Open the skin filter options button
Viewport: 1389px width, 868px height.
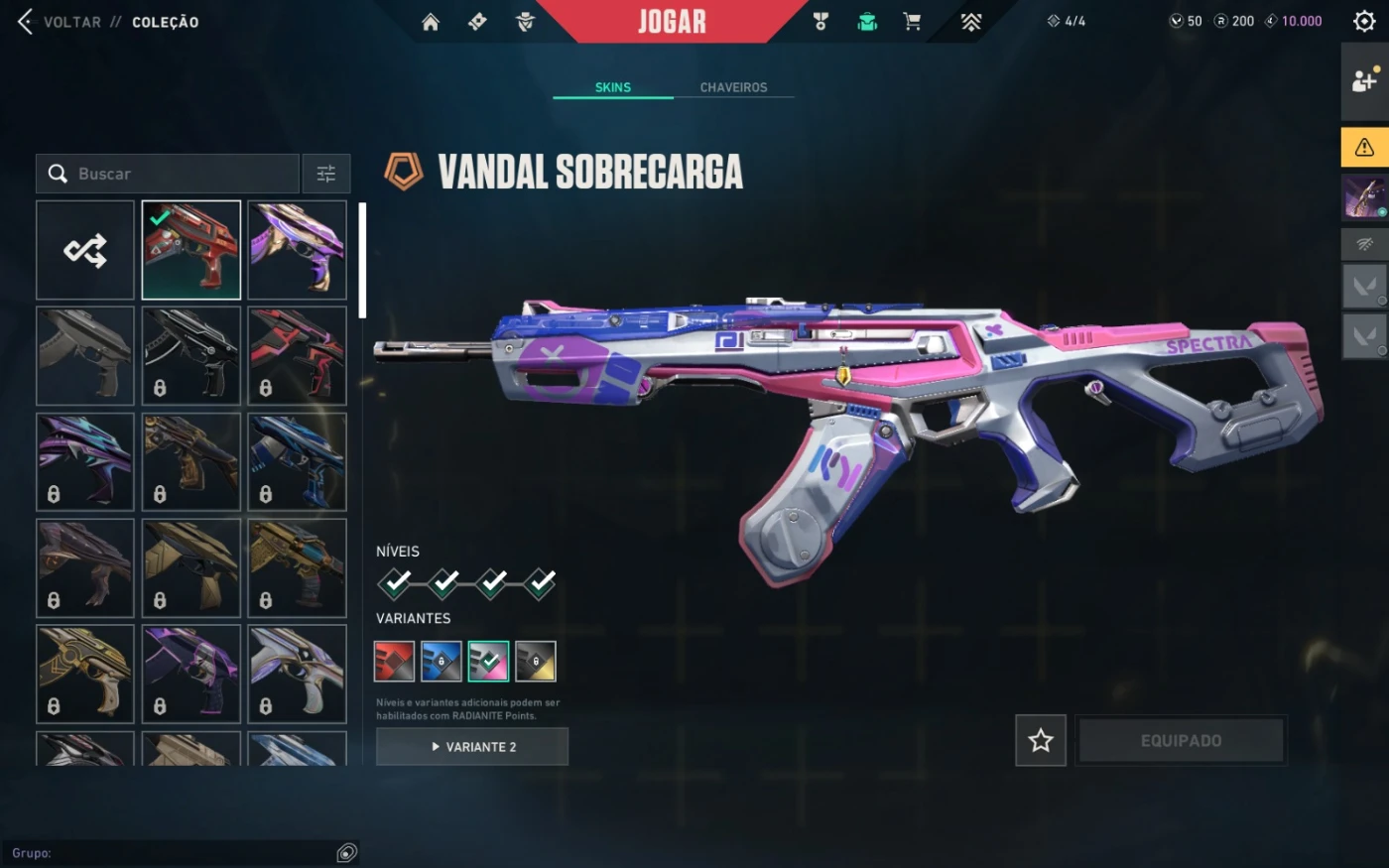pyautogui.click(x=326, y=174)
